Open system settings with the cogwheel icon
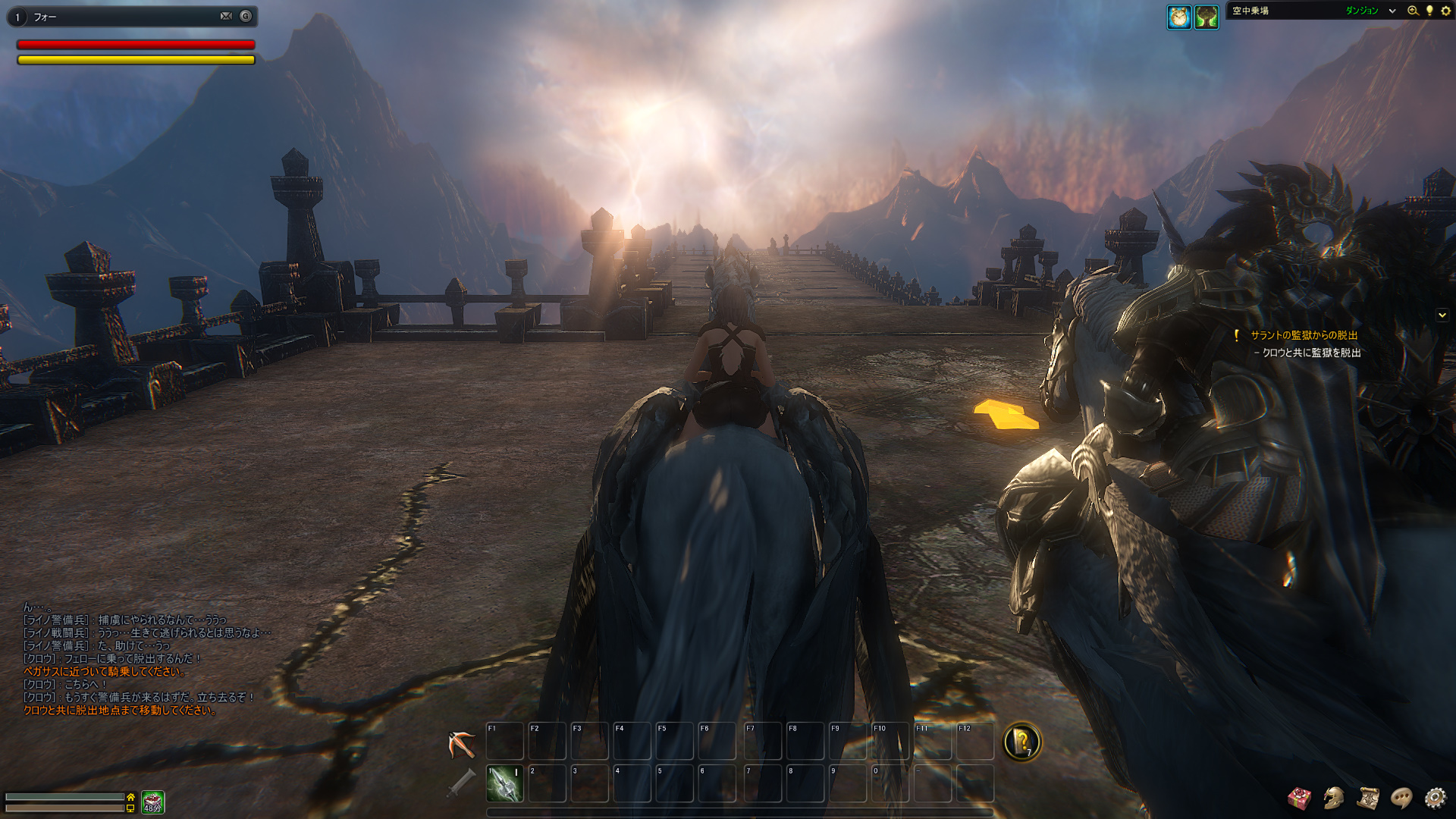1456x819 pixels. coord(1436,798)
